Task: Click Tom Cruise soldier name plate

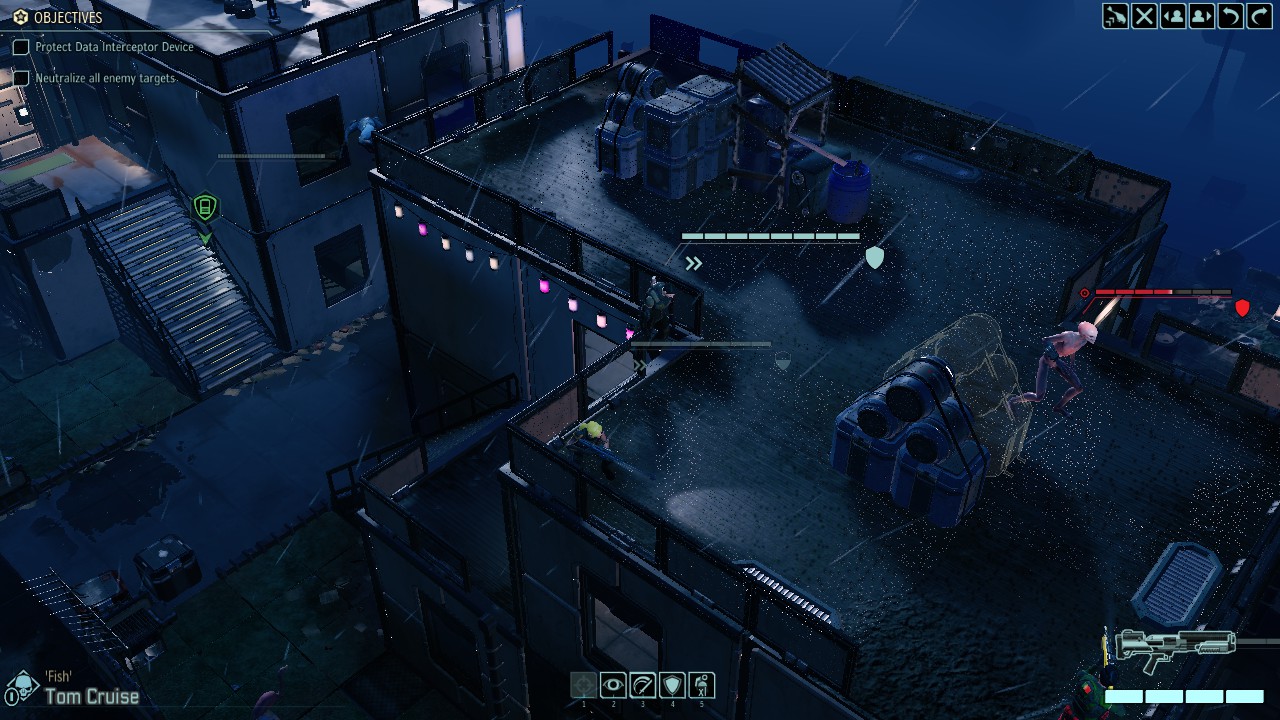Action: (x=91, y=696)
